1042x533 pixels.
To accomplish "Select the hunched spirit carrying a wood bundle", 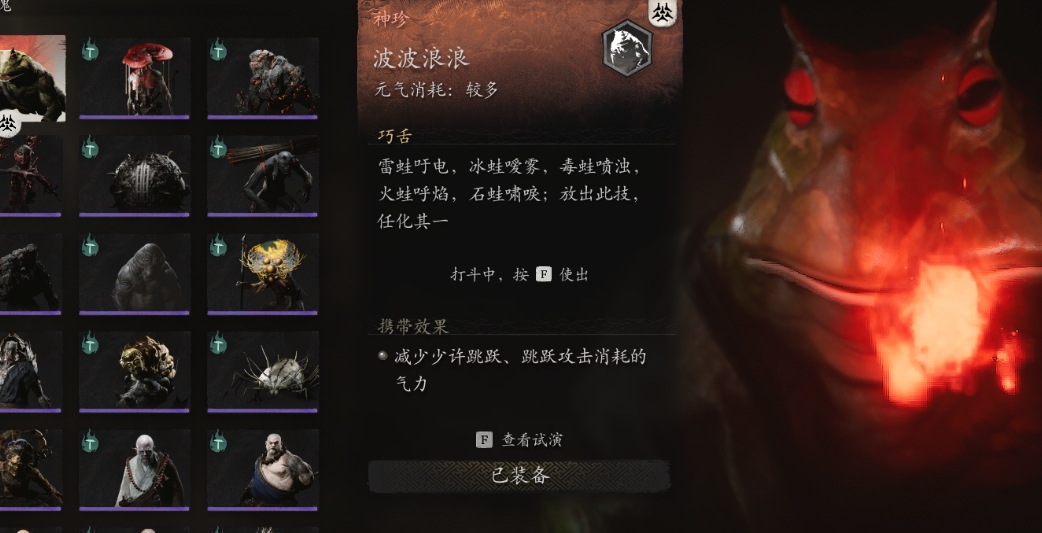I will point(263,176).
